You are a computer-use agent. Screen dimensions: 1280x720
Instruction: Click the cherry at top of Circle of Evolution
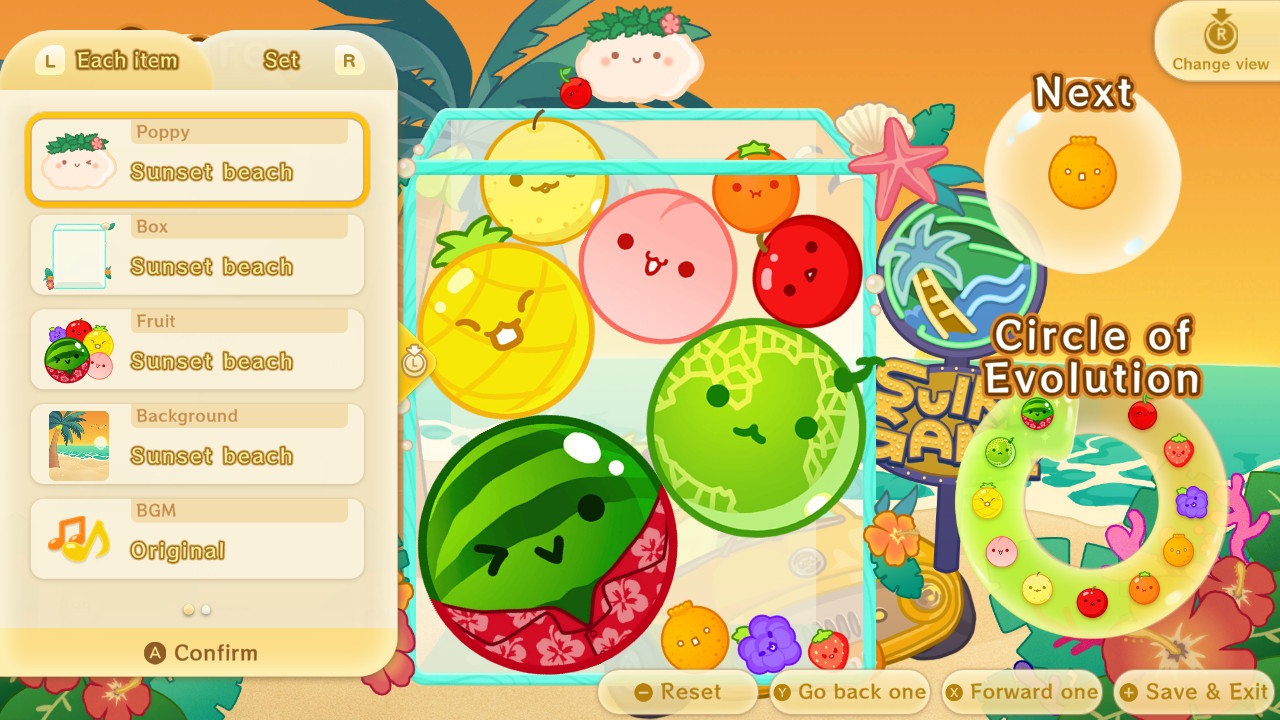point(1141,414)
